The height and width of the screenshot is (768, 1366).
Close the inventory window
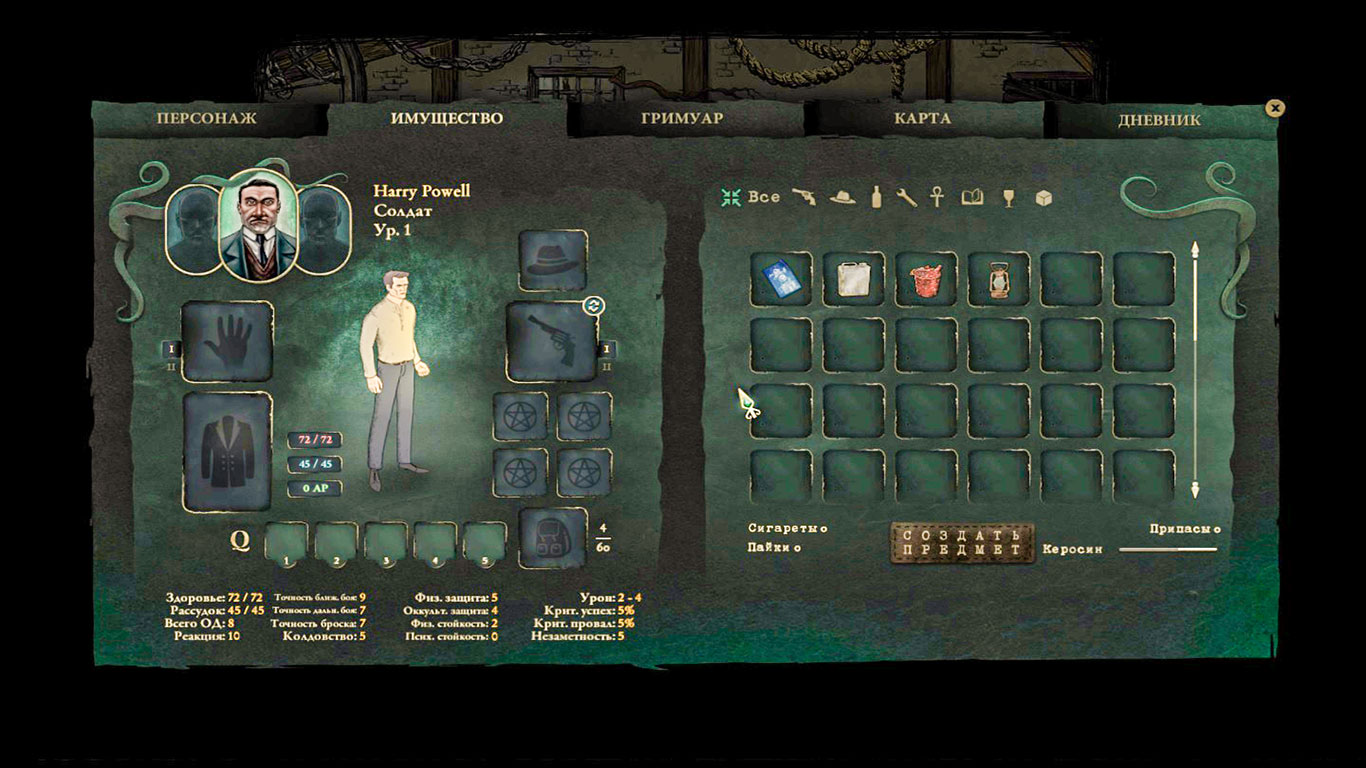click(x=1274, y=108)
